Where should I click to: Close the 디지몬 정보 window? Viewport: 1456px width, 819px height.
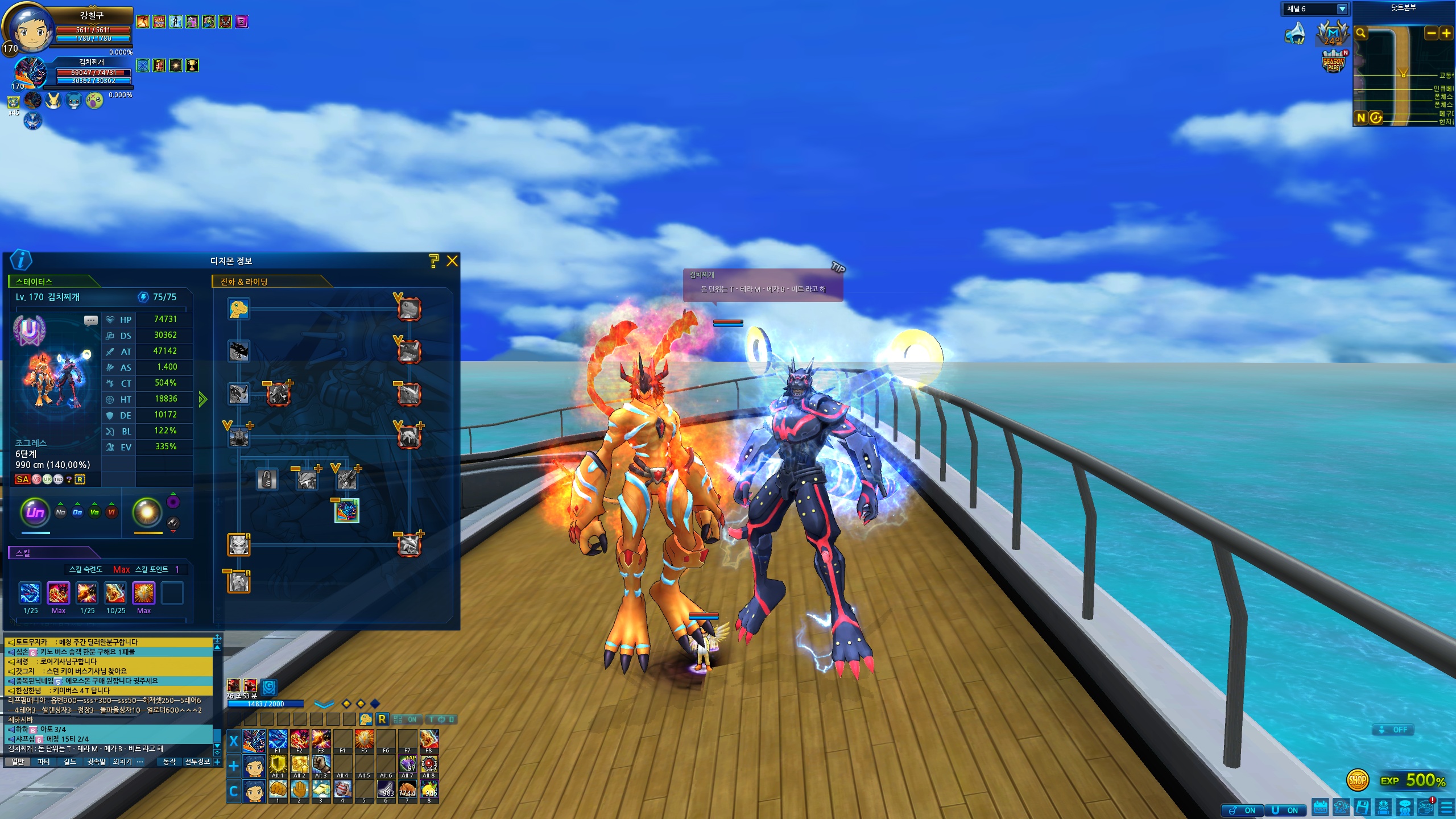point(452,261)
